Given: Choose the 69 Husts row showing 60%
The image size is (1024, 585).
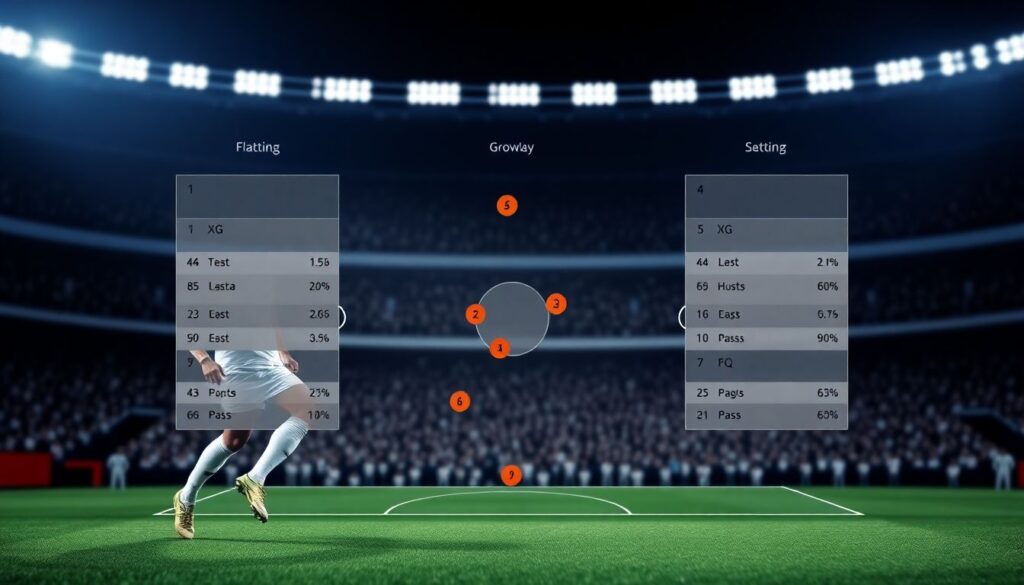Looking at the screenshot, I should pyautogui.click(x=766, y=286).
